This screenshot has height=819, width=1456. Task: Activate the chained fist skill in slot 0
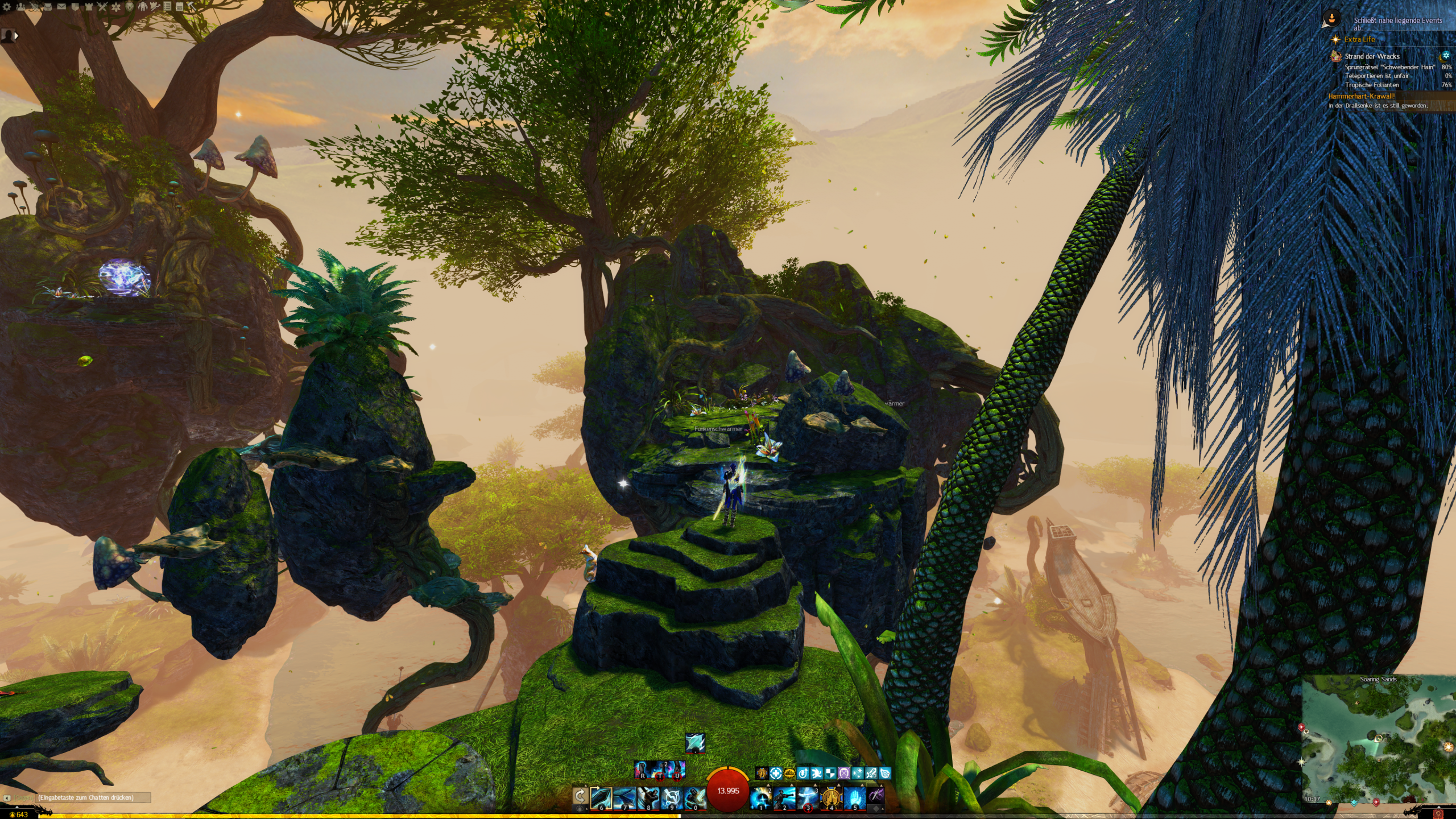(694, 798)
